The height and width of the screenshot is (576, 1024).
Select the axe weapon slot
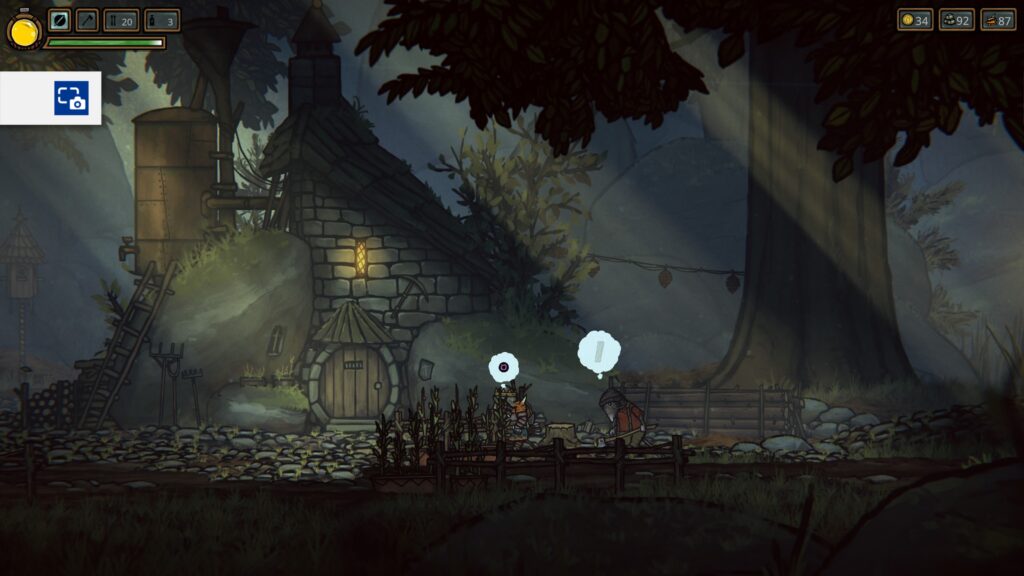[x=87, y=20]
